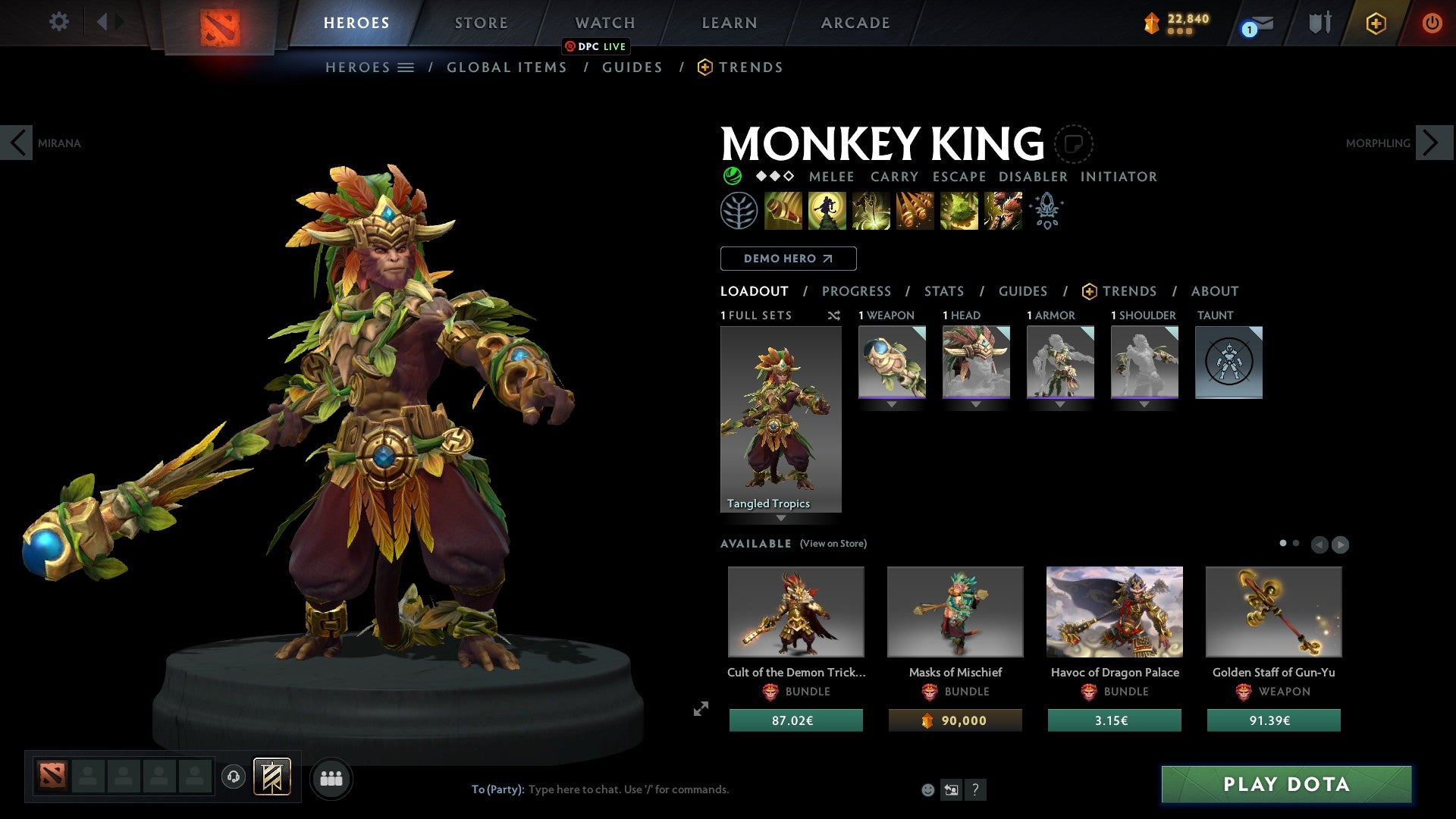Open View on Store link
1456x819 pixels.
click(833, 544)
